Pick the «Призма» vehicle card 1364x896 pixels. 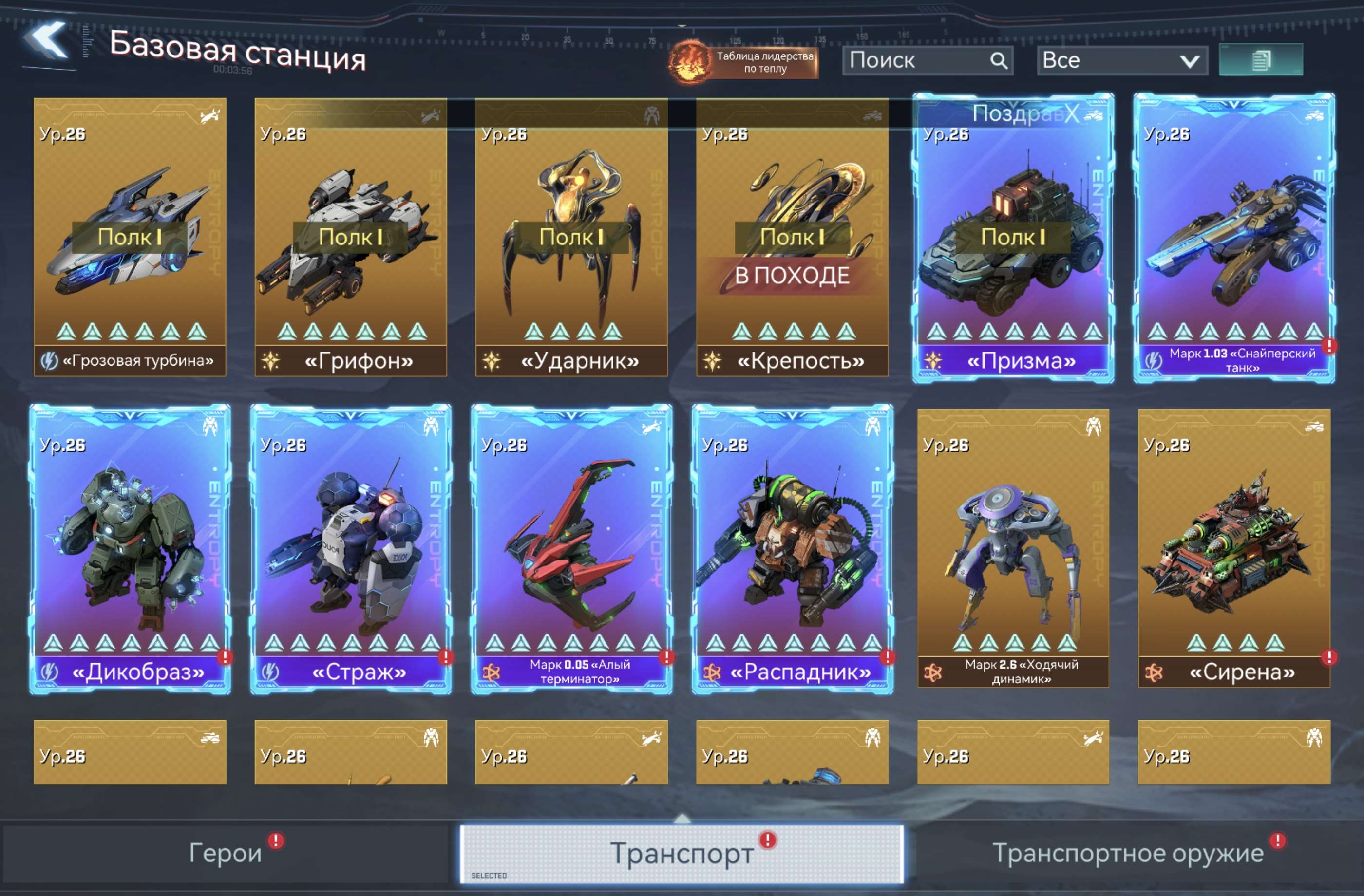1013,237
